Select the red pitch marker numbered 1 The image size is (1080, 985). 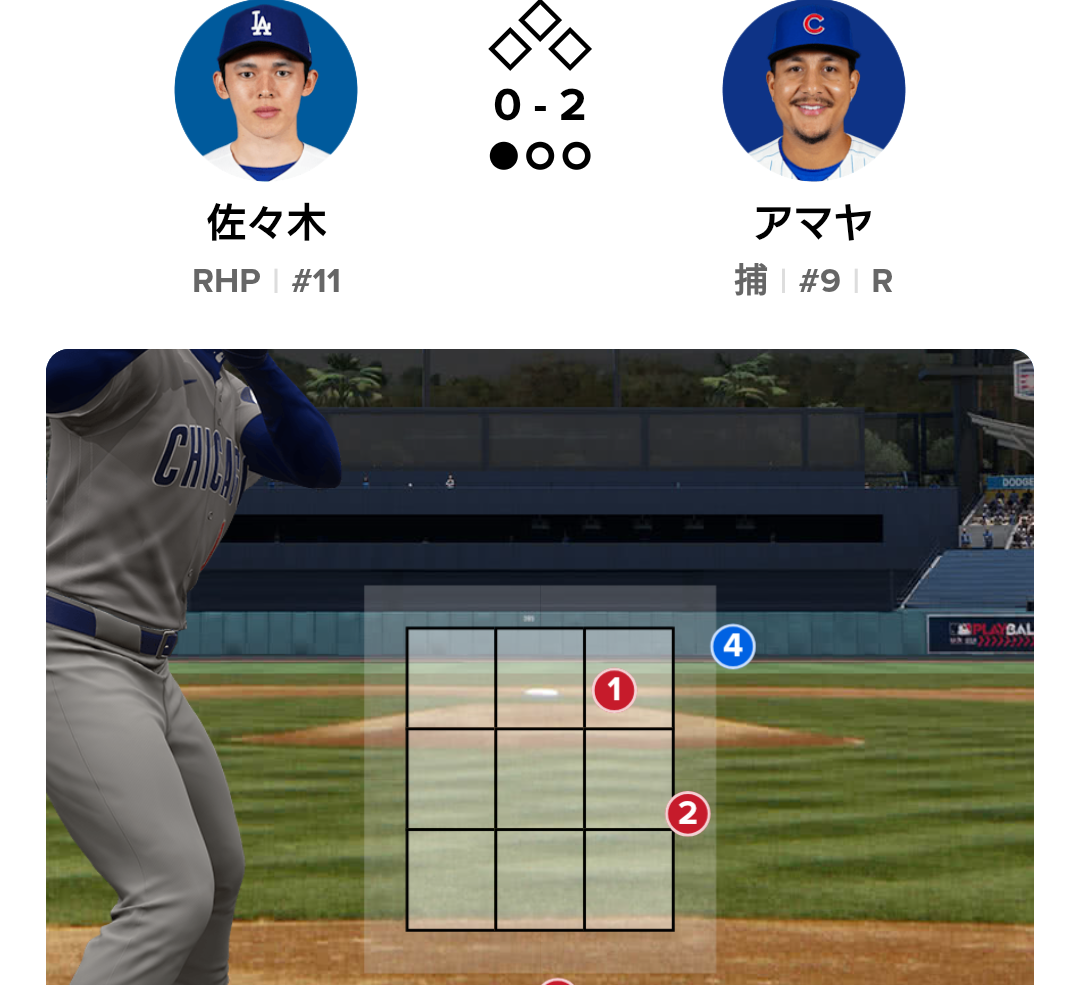(x=614, y=690)
